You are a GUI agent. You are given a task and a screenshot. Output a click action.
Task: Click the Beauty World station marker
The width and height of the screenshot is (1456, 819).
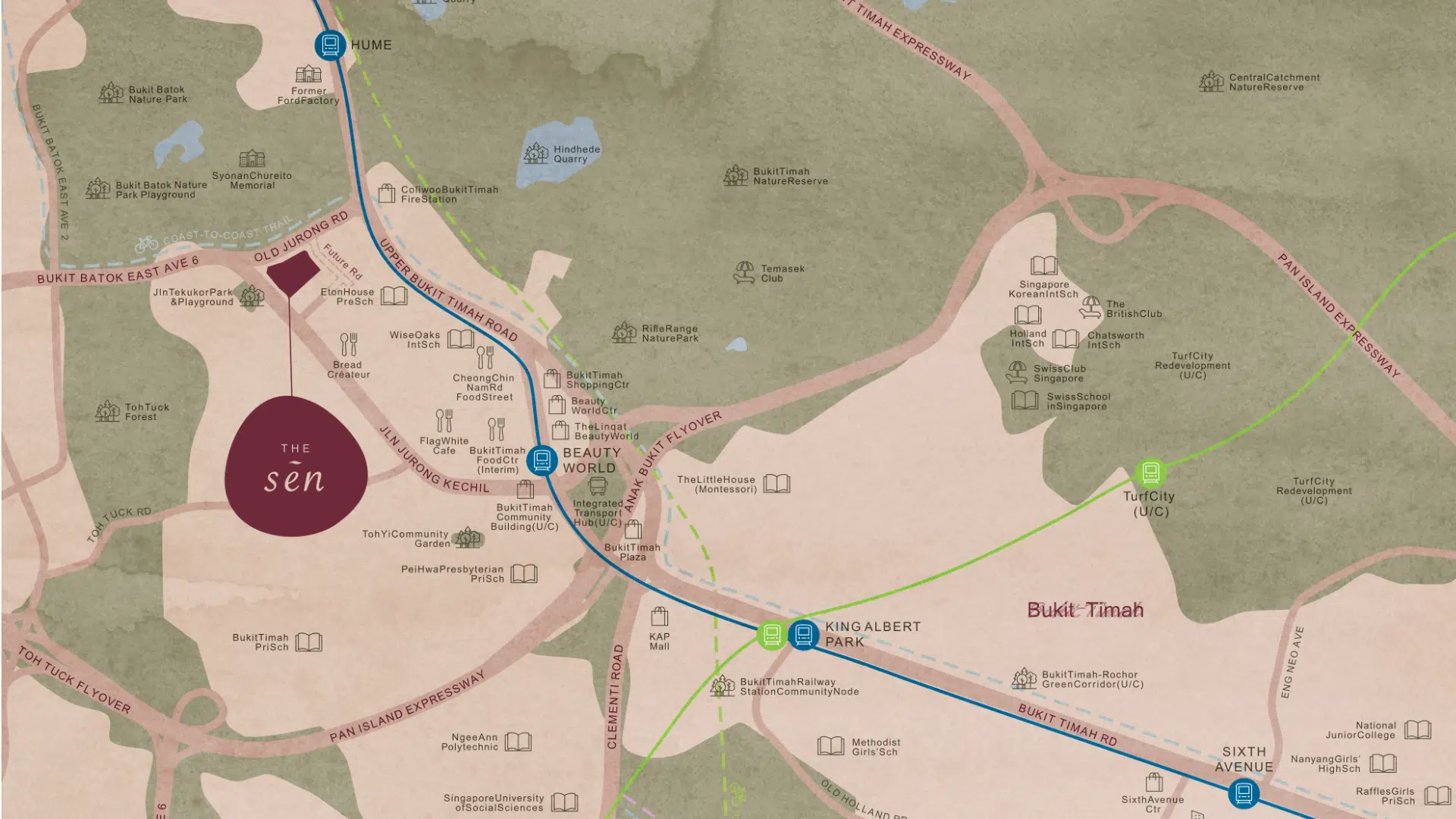(542, 460)
